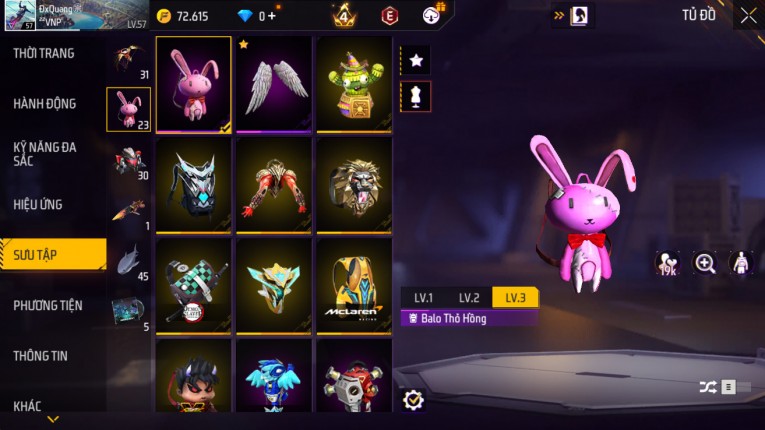
Task: Toggle the star favorites filter
Action: click(x=416, y=60)
